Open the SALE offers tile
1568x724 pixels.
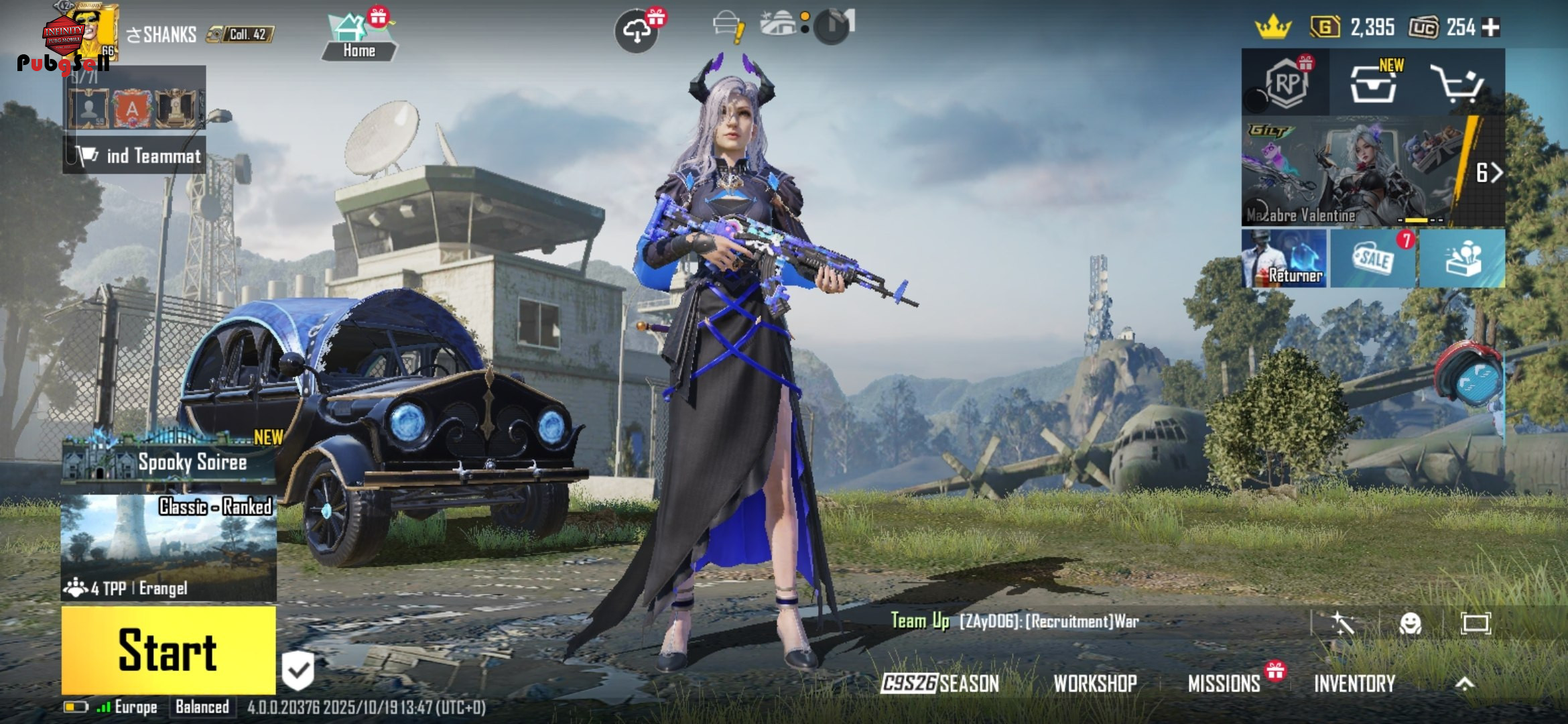pos(1372,259)
